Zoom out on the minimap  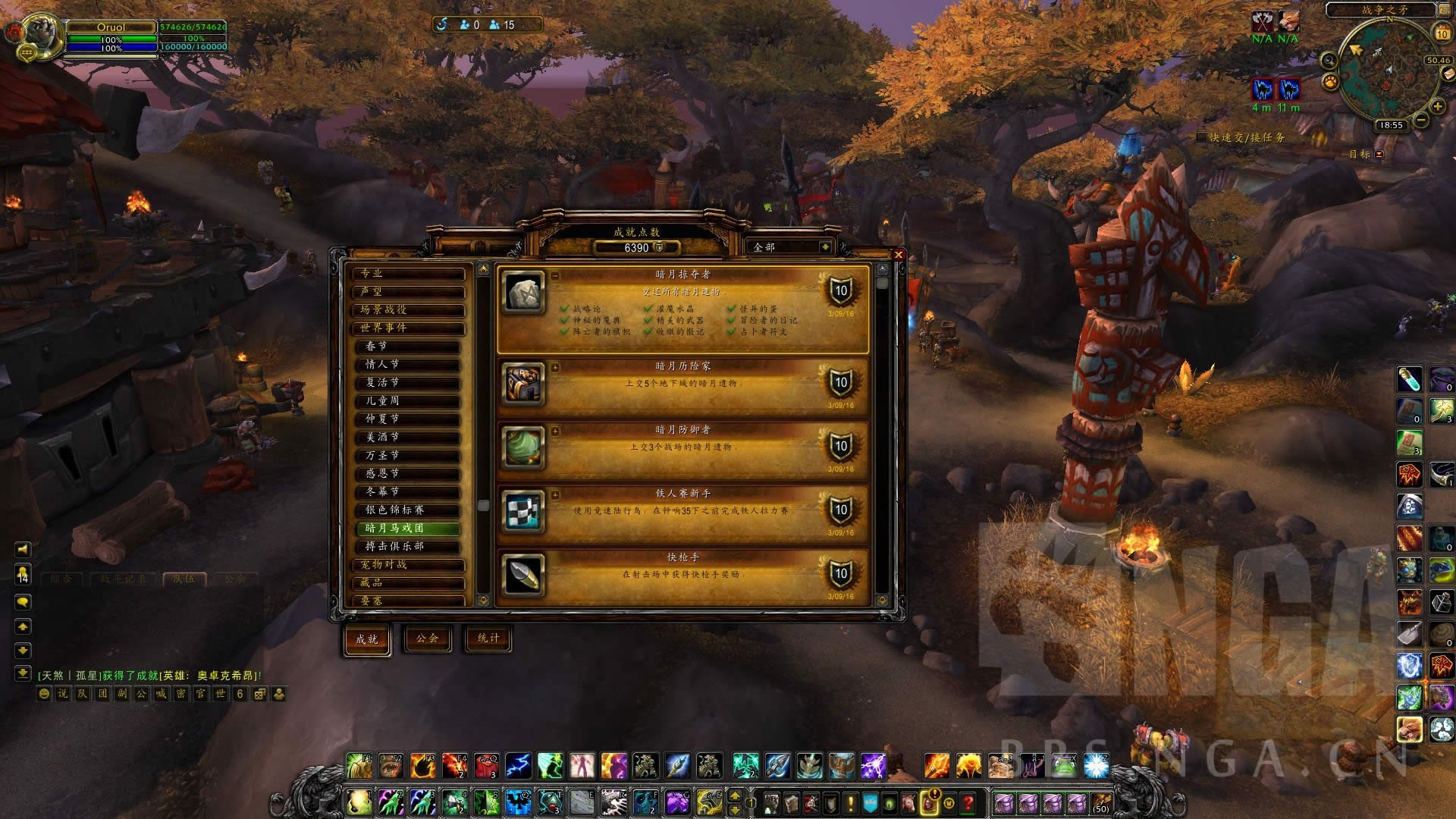[x=1421, y=120]
